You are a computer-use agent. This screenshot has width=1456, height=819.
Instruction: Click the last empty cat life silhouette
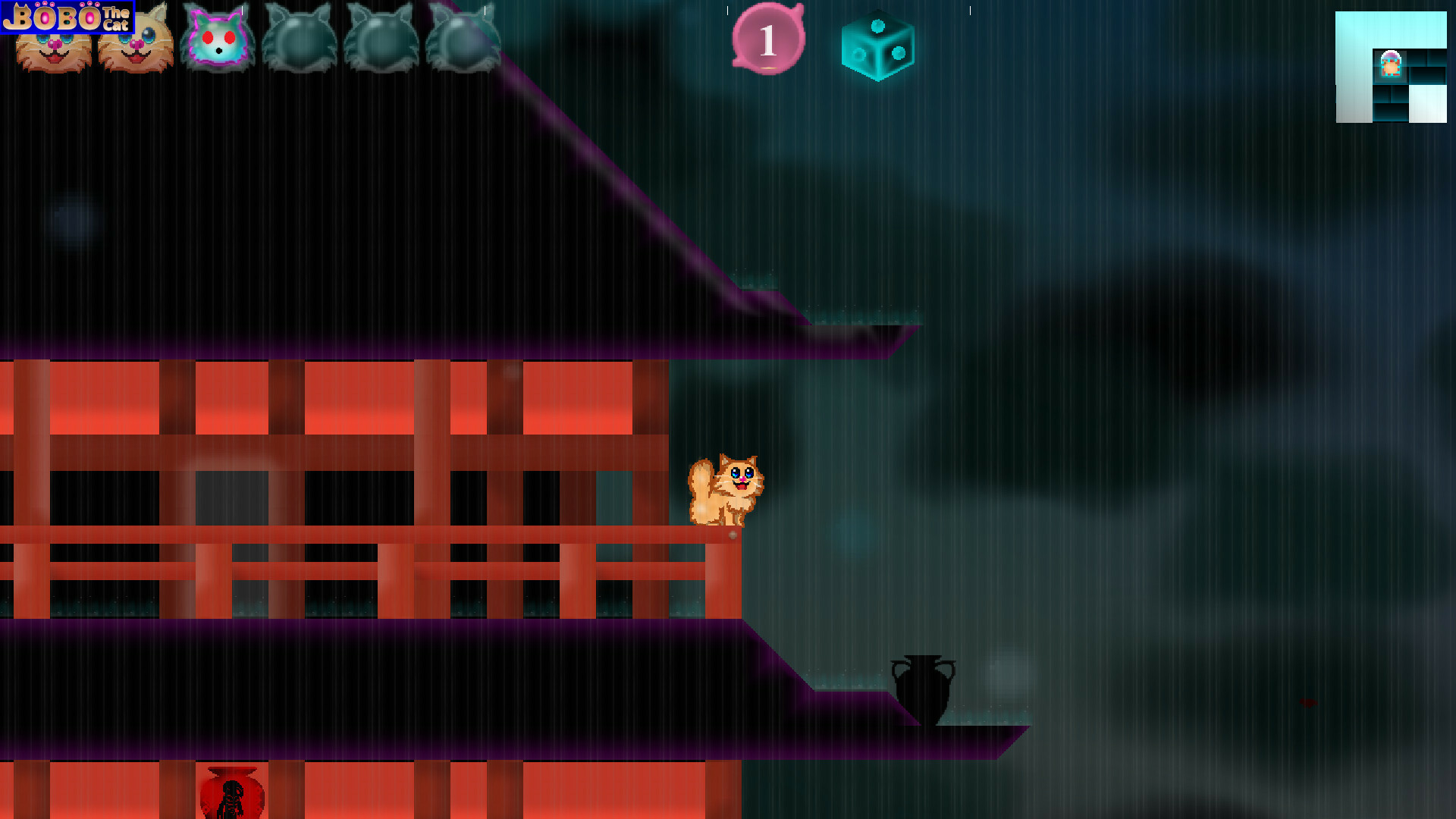tap(463, 38)
